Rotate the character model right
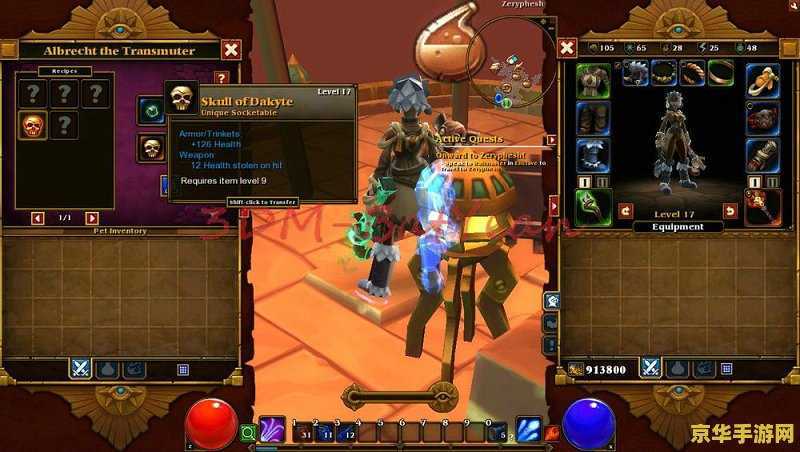 click(x=730, y=211)
